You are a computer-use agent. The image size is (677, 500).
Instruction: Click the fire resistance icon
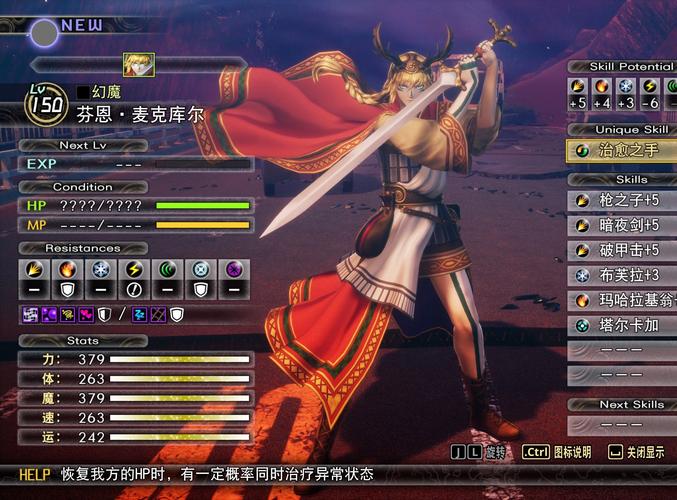pyautogui.click(x=68, y=269)
